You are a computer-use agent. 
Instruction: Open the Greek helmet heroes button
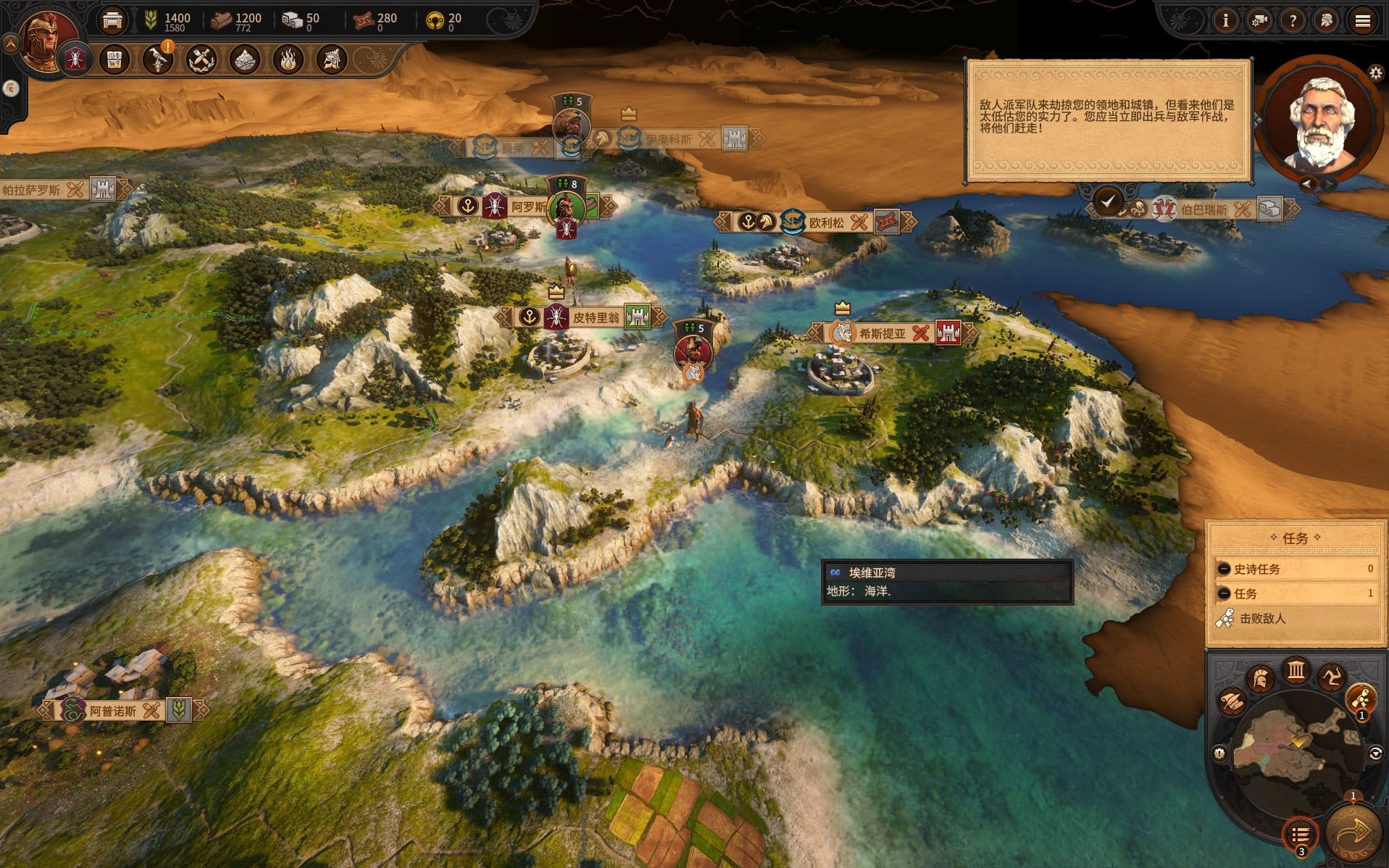click(332, 59)
